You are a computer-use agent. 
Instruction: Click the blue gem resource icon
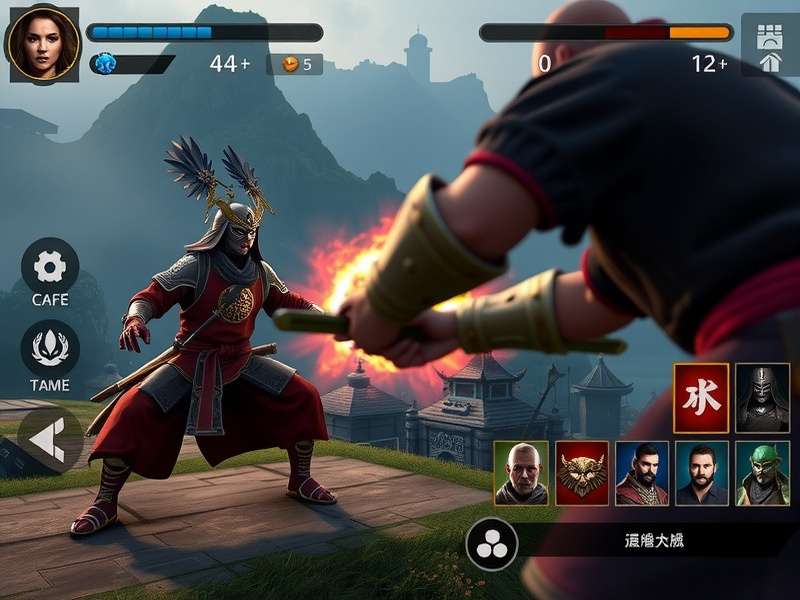[104, 64]
